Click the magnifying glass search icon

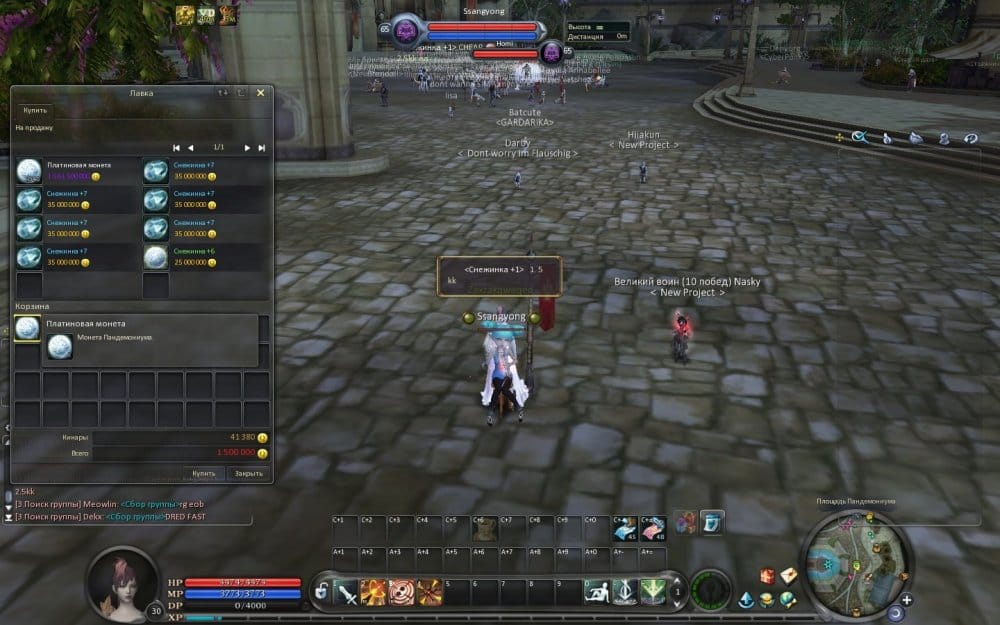point(859,138)
